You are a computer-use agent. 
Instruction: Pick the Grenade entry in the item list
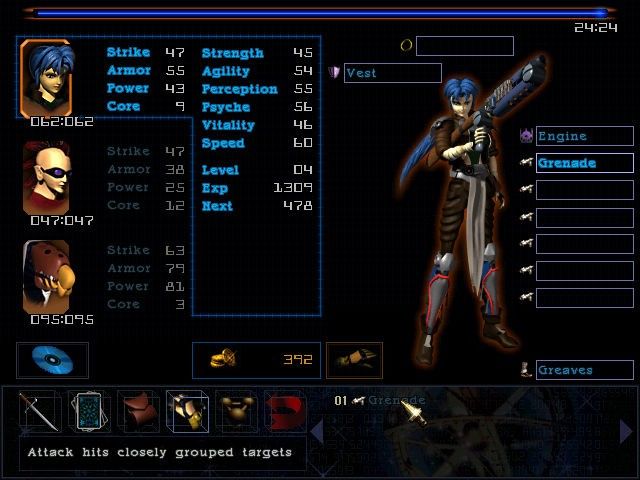395,401
